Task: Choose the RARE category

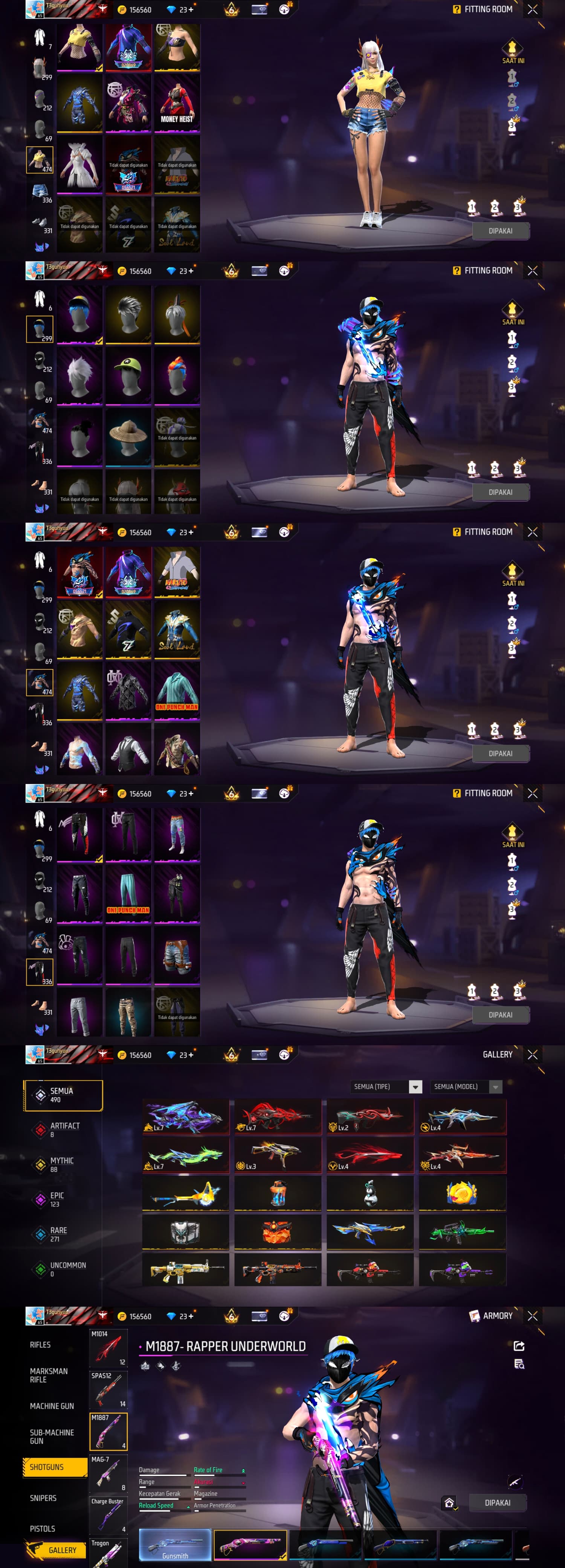Action: pos(58,1234)
